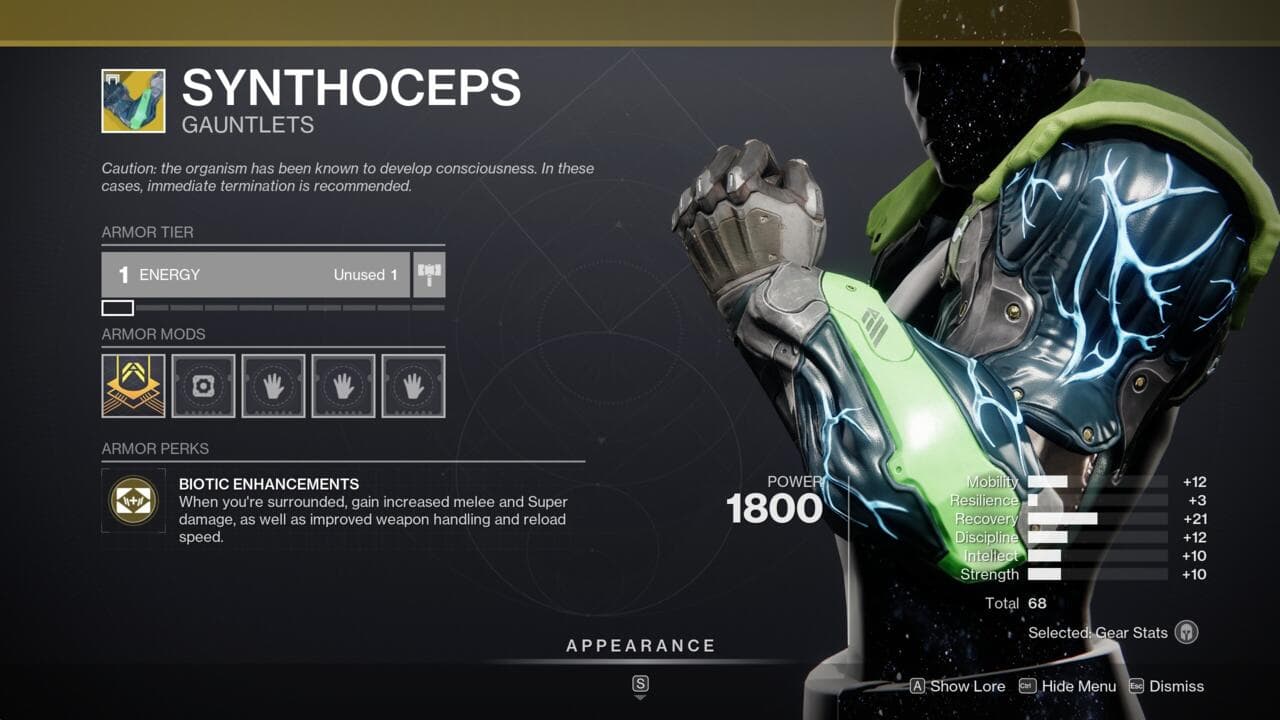Screen dimensions: 1280x720
Task: Click the Biotic Enhancements perk icon
Action: [135, 501]
